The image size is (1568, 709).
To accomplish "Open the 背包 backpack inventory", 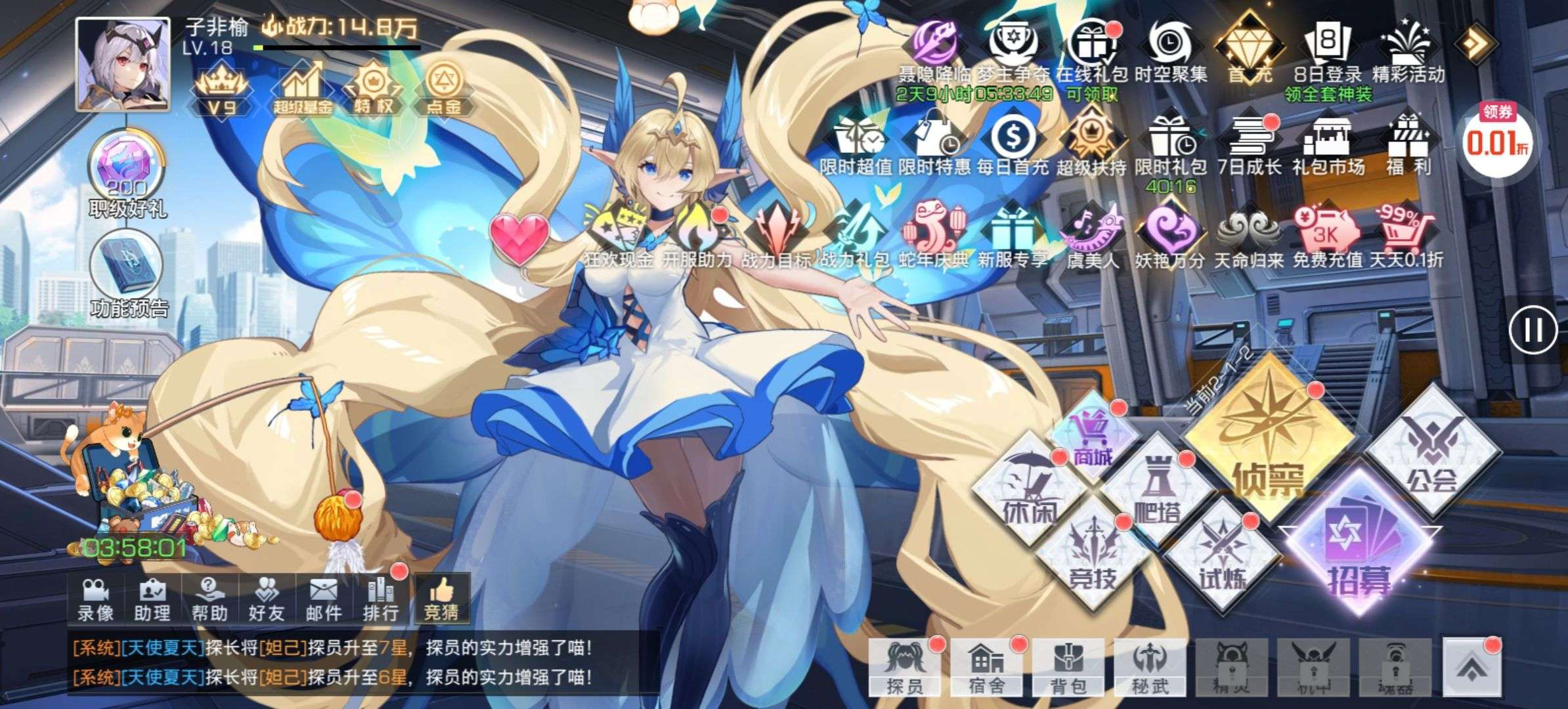I will (x=1068, y=668).
